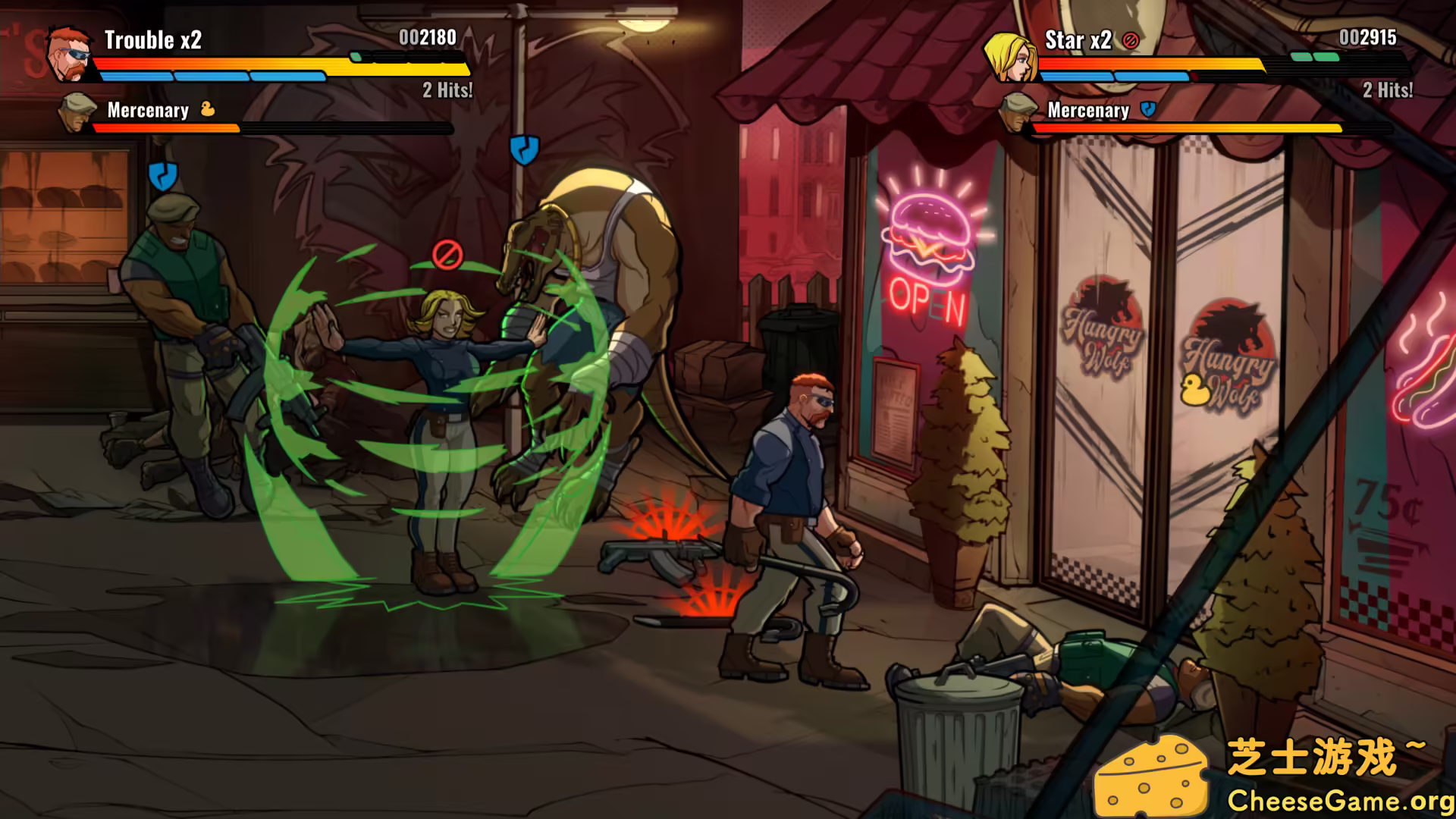Select Trouble's character portrait
The height and width of the screenshot is (819, 1456).
[70, 52]
